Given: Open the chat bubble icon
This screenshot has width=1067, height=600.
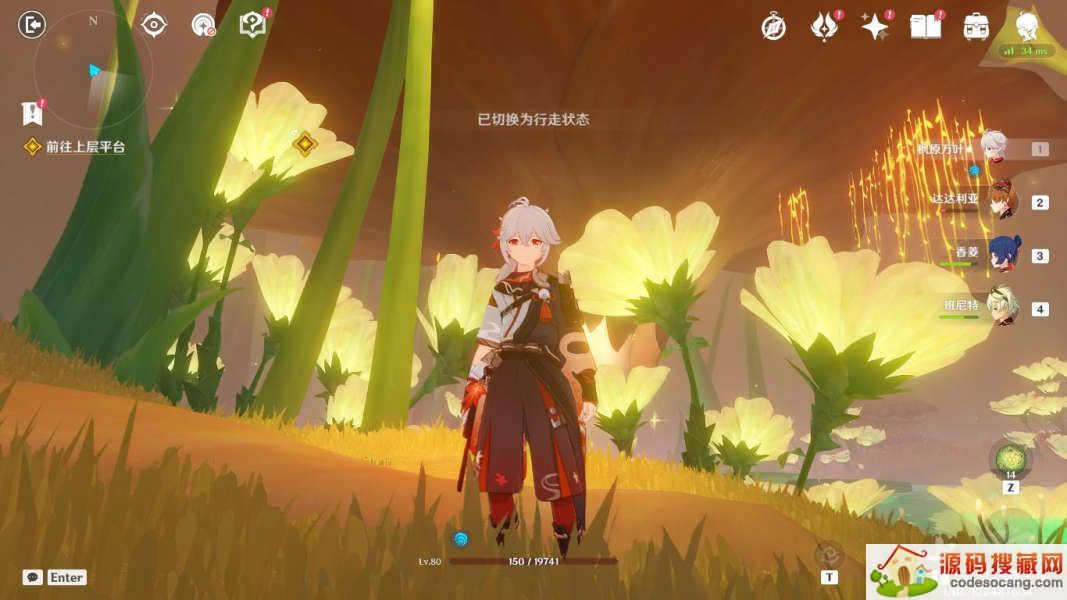Looking at the screenshot, I should [x=33, y=577].
